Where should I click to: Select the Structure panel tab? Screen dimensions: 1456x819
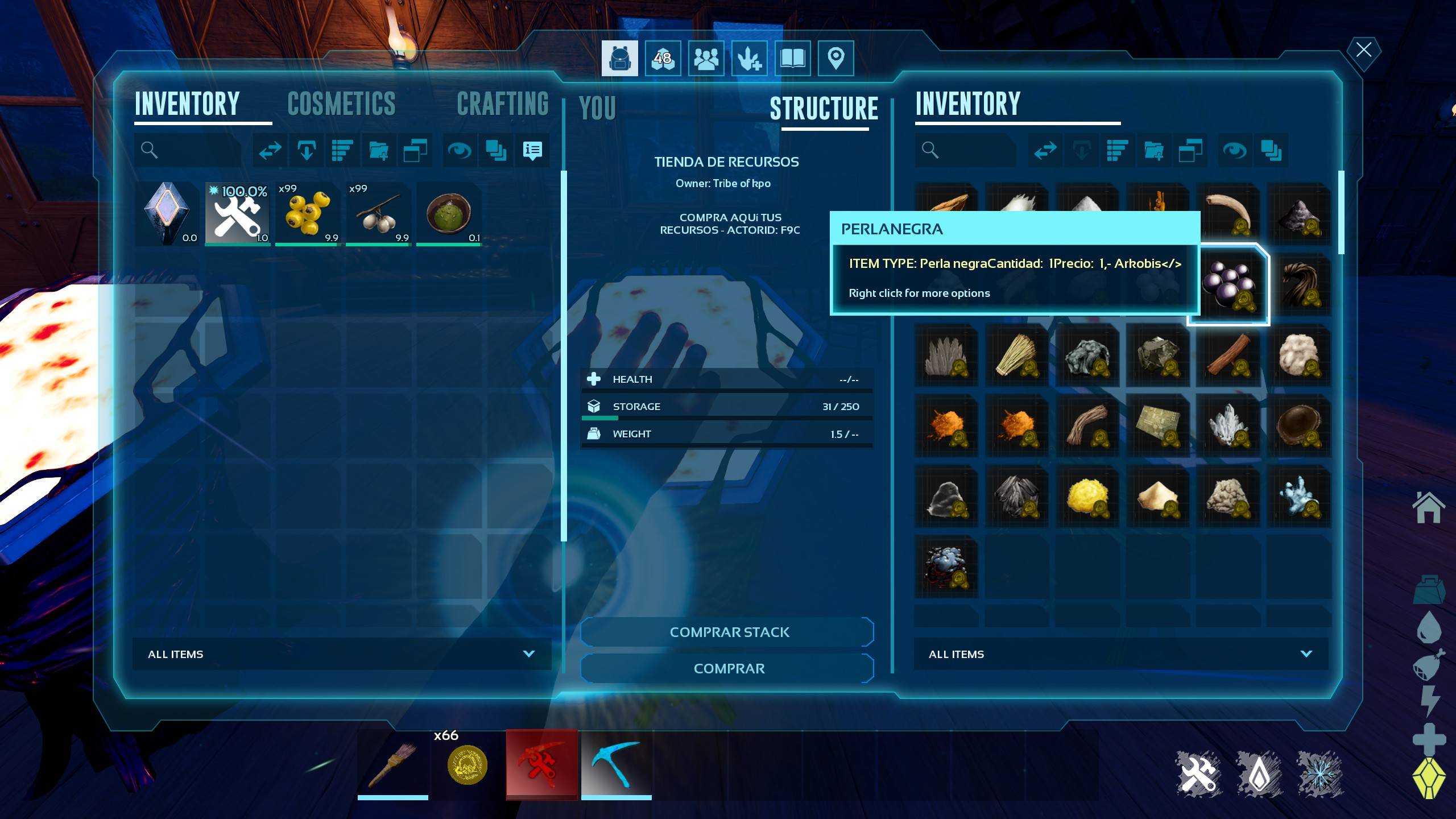click(824, 109)
